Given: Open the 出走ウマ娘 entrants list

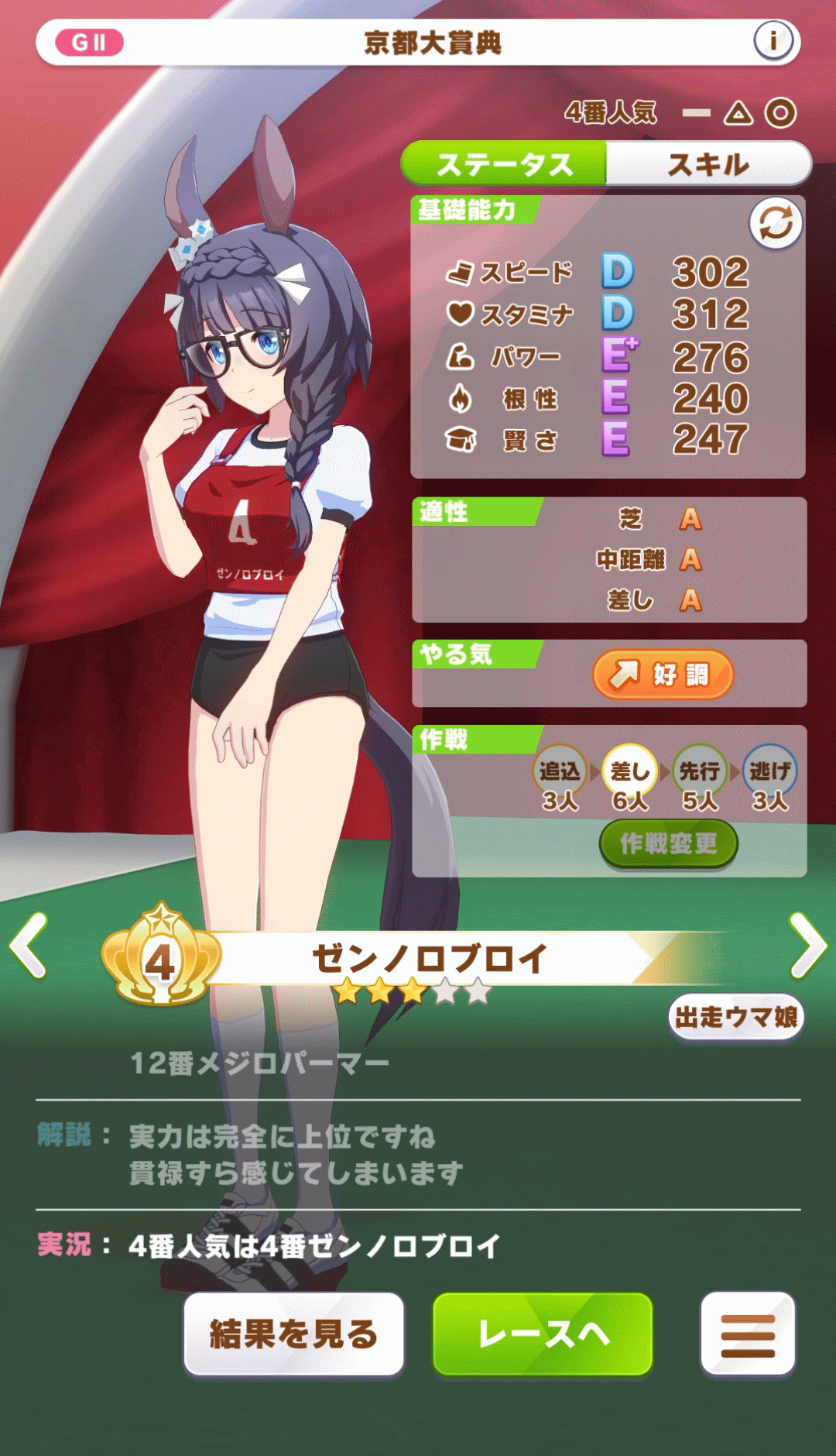Looking at the screenshot, I should click(x=736, y=1017).
